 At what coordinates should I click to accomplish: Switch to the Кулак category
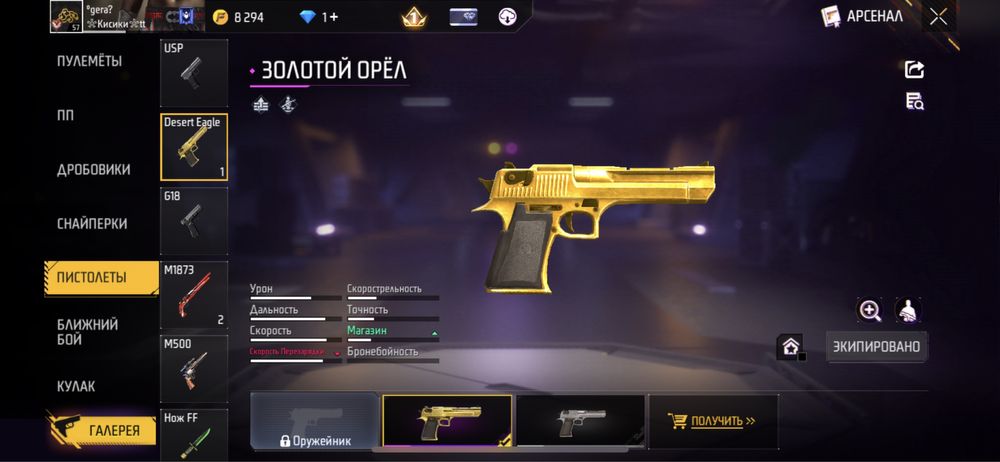[76, 386]
